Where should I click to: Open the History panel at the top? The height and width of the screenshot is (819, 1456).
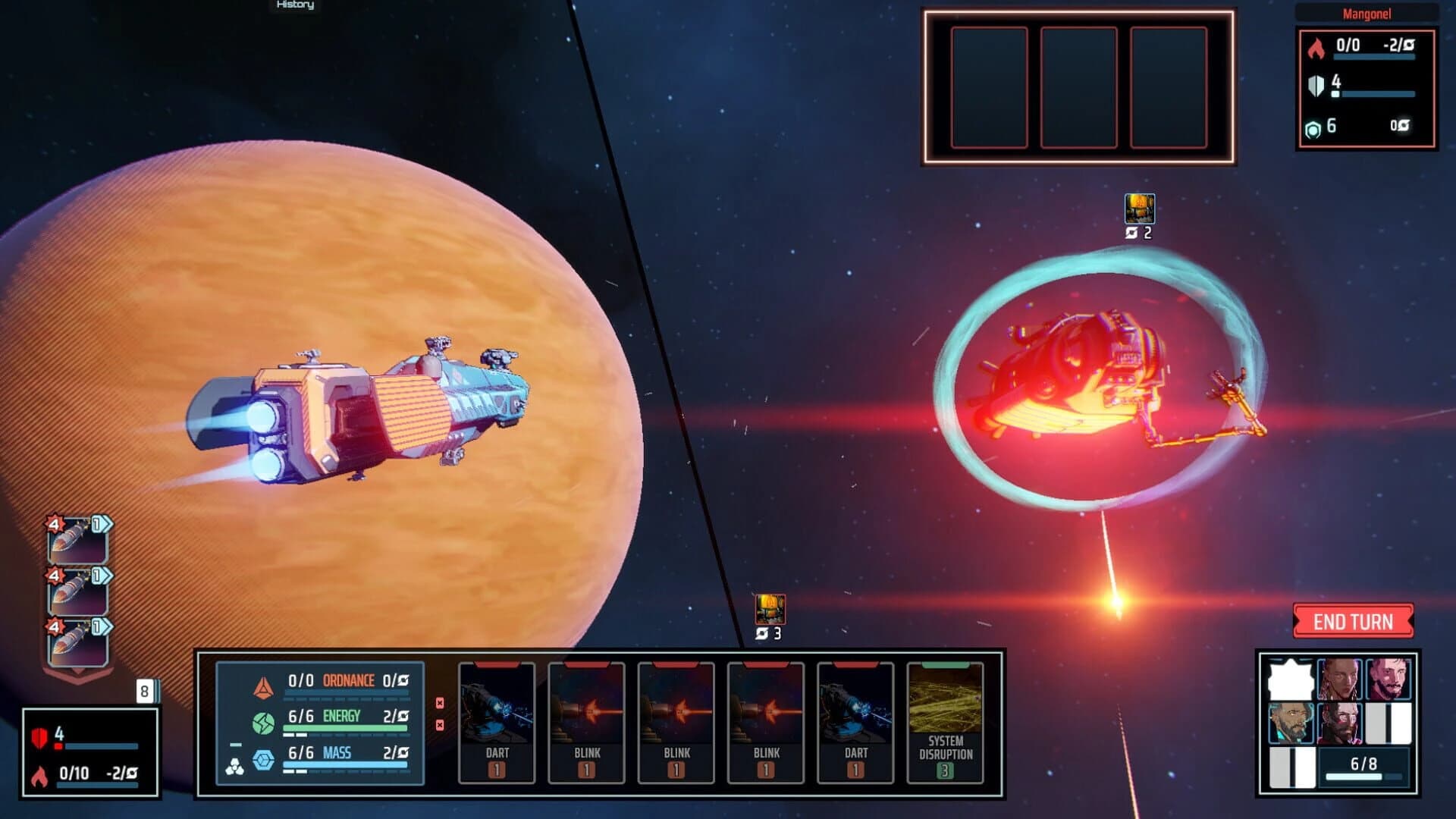coord(296,5)
